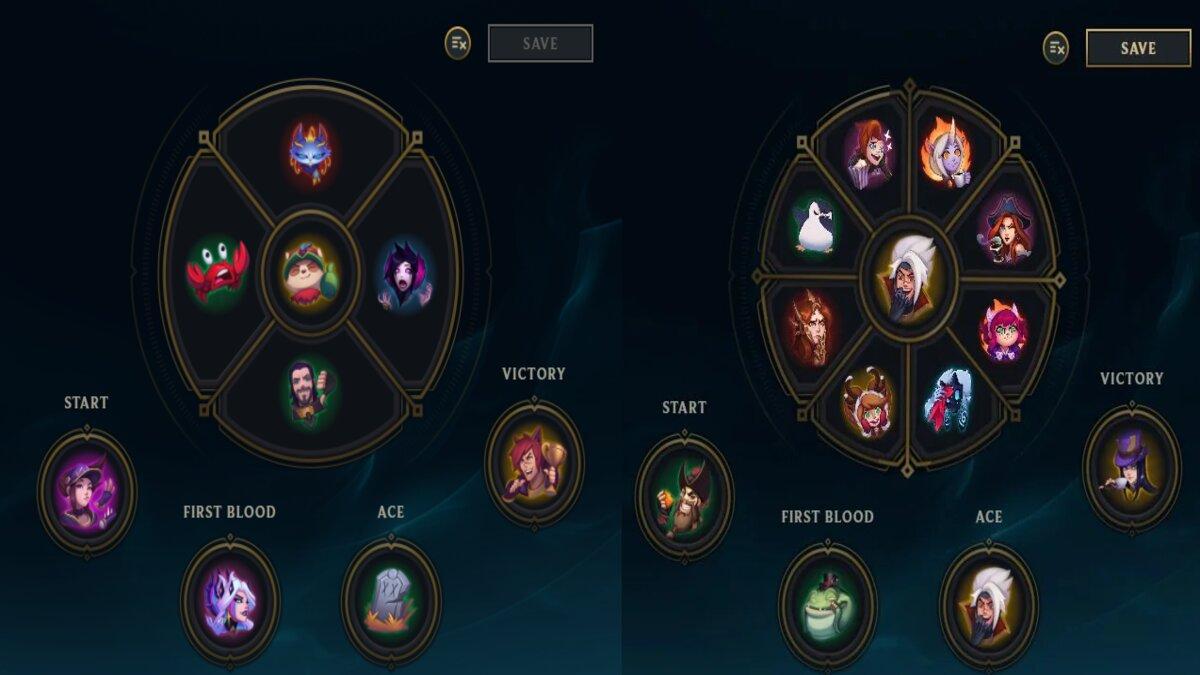This screenshot has height=675, width=1200.
Task: Select the blue cat mask emote
Action: click(310, 152)
